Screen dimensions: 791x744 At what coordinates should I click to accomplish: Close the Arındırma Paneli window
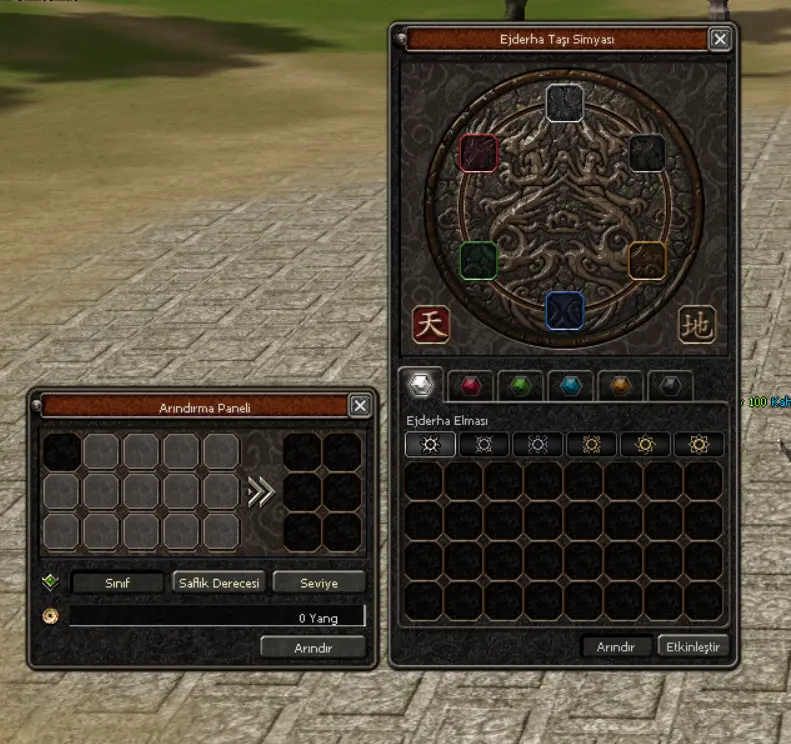click(x=360, y=405)
